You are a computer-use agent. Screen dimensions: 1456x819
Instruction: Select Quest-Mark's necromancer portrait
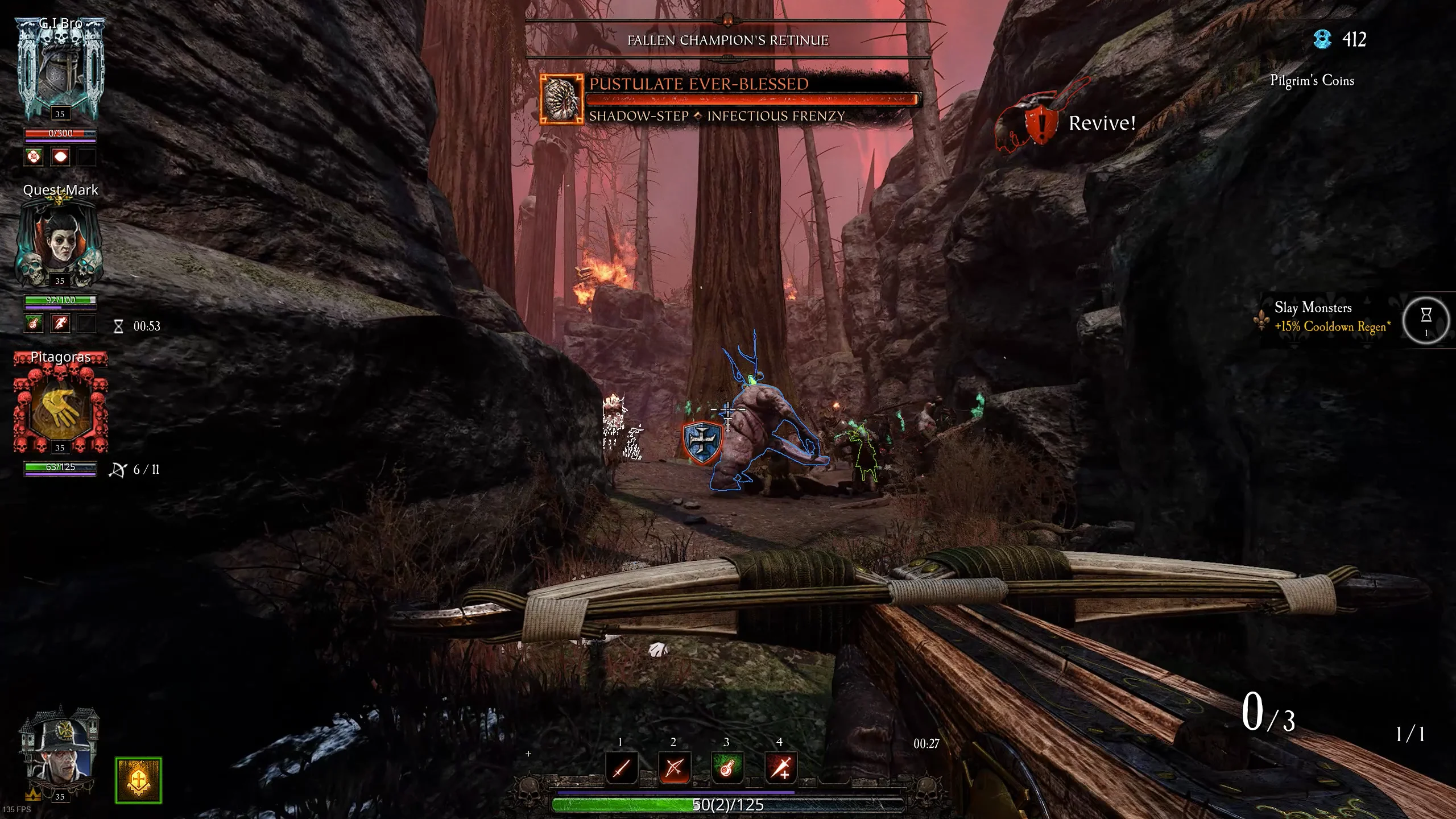[x=60, y=242]
